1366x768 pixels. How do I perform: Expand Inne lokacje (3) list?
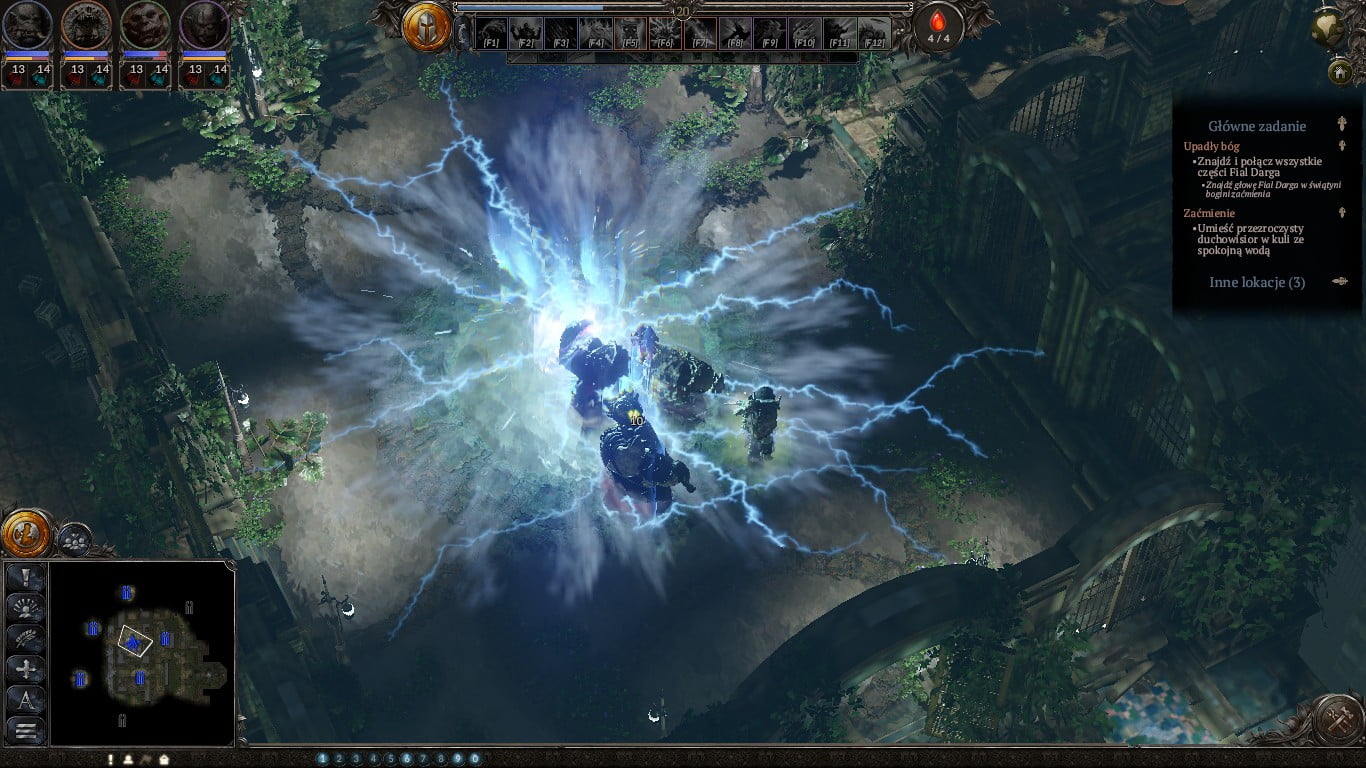tap(1257, 282)
